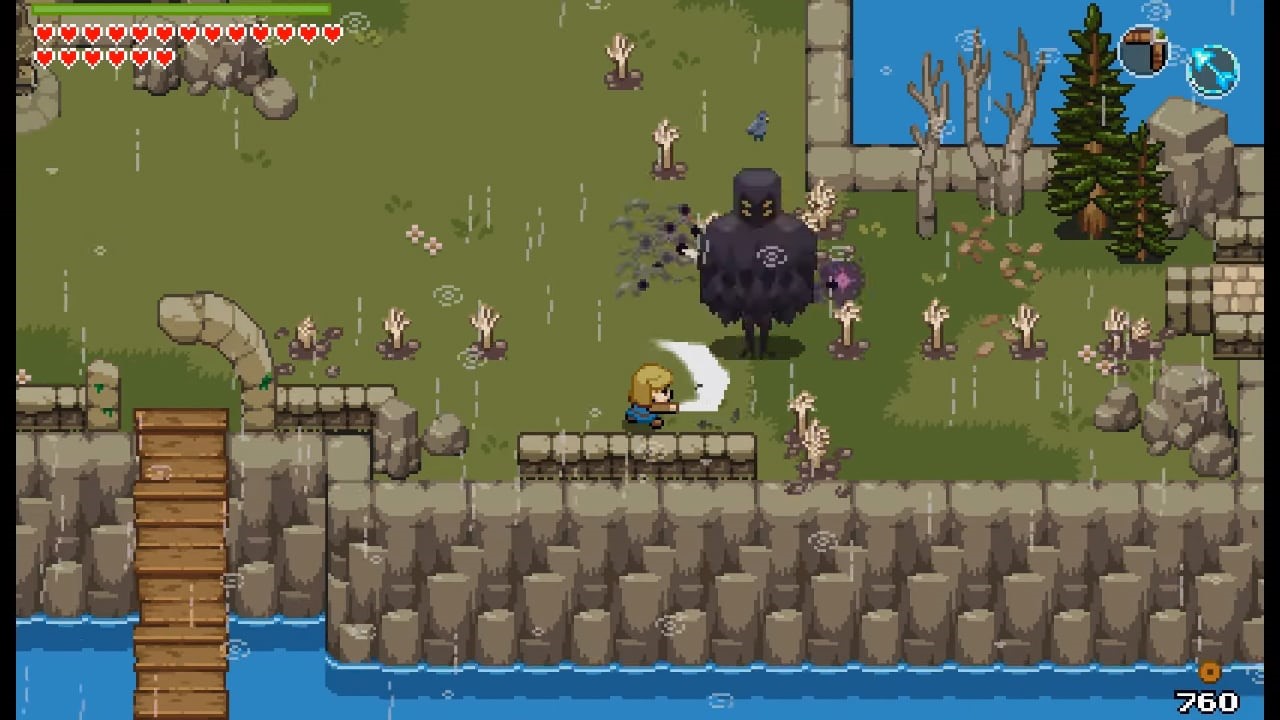Select the blue bow item slot icon
The image size is (1280, 720).
tap(1213, 73)
